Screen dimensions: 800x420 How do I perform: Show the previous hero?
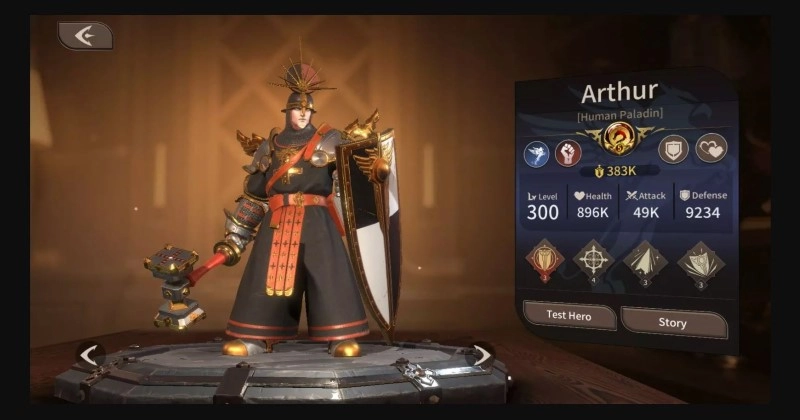point(90,354)
